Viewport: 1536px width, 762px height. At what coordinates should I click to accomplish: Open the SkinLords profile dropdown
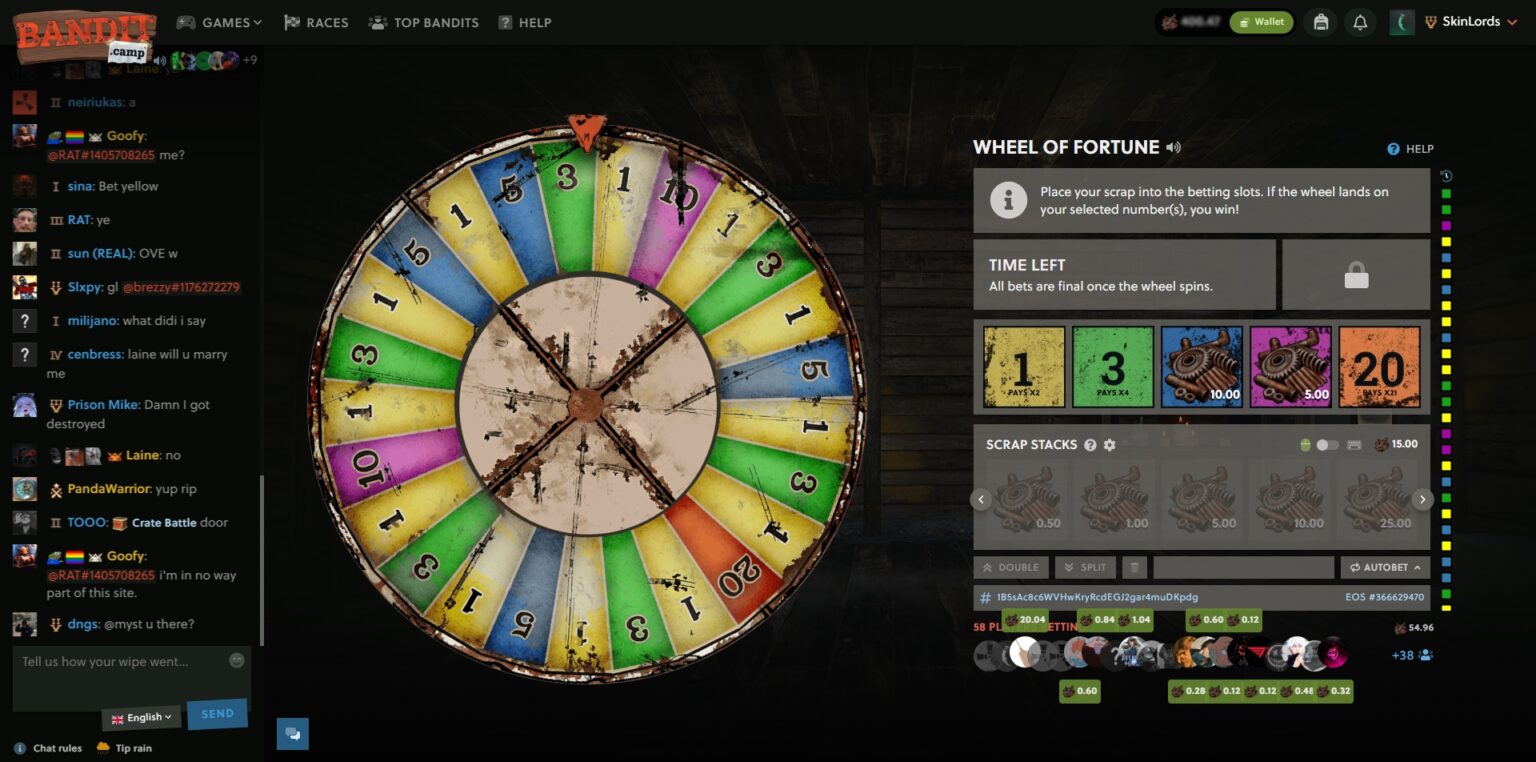click(x=1470, y=22)
